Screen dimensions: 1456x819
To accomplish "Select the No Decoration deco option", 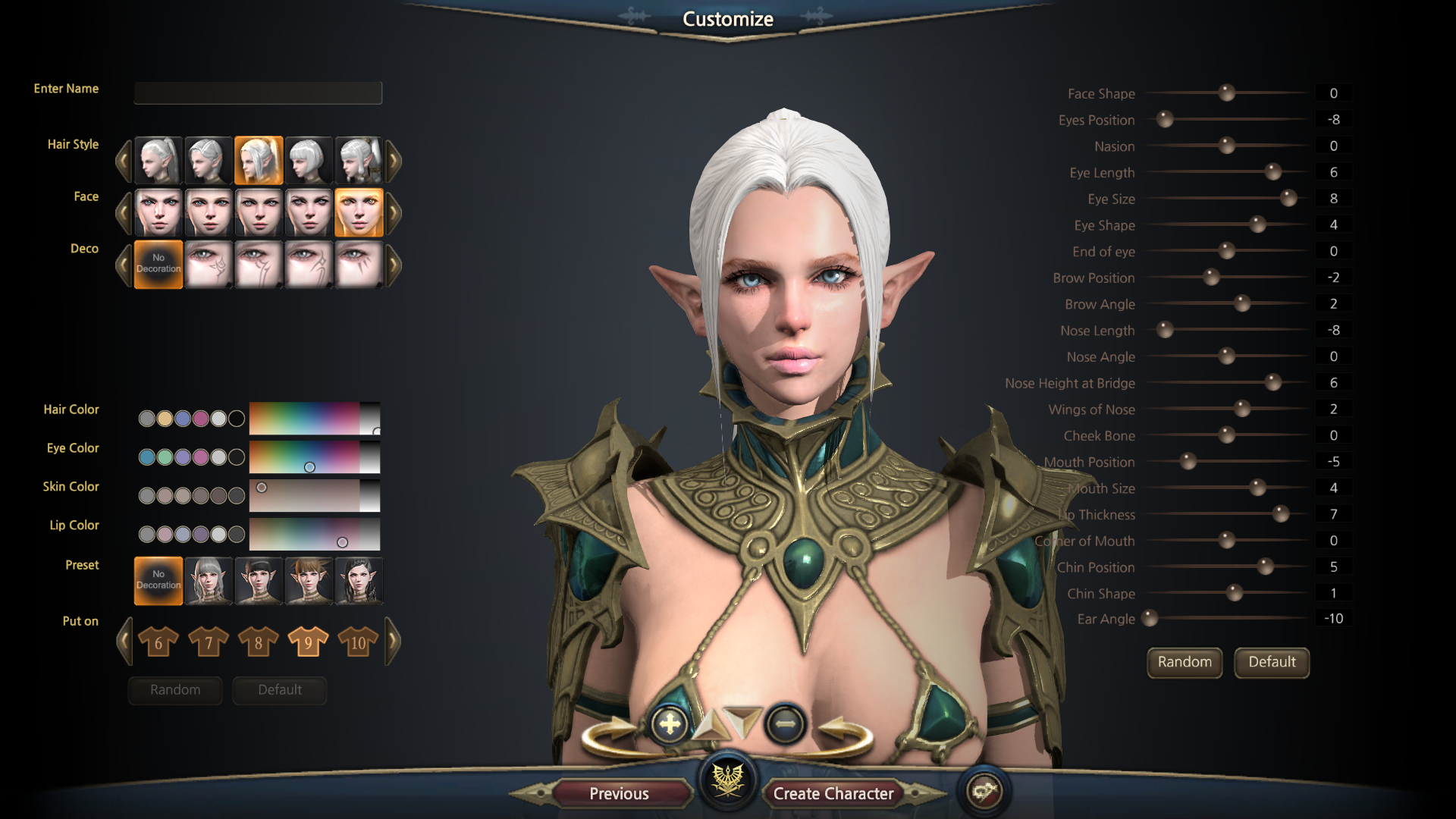I will point(158,264).
